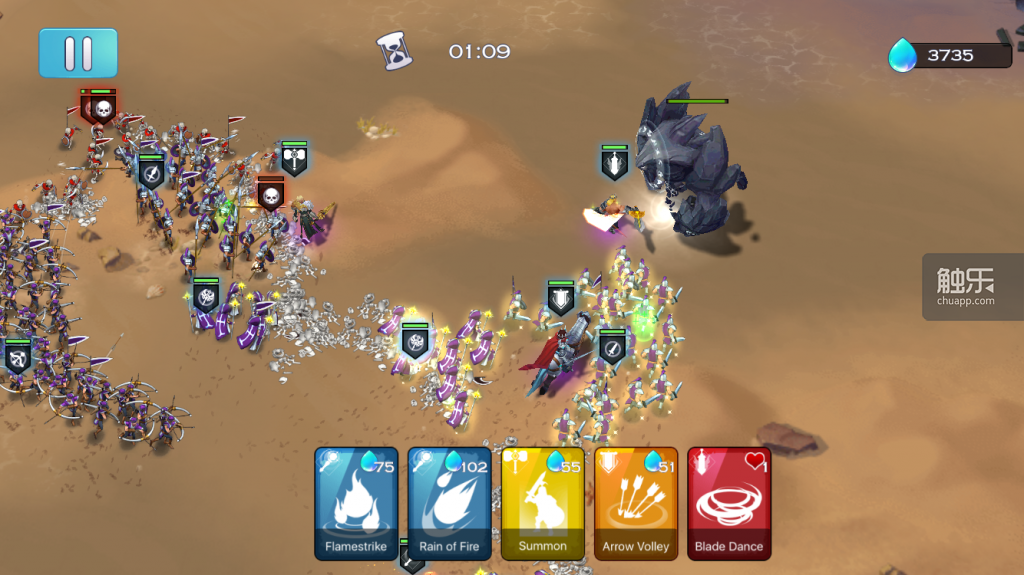
Task: Activate the Arrow Volley card
Action: click(636, 503)
